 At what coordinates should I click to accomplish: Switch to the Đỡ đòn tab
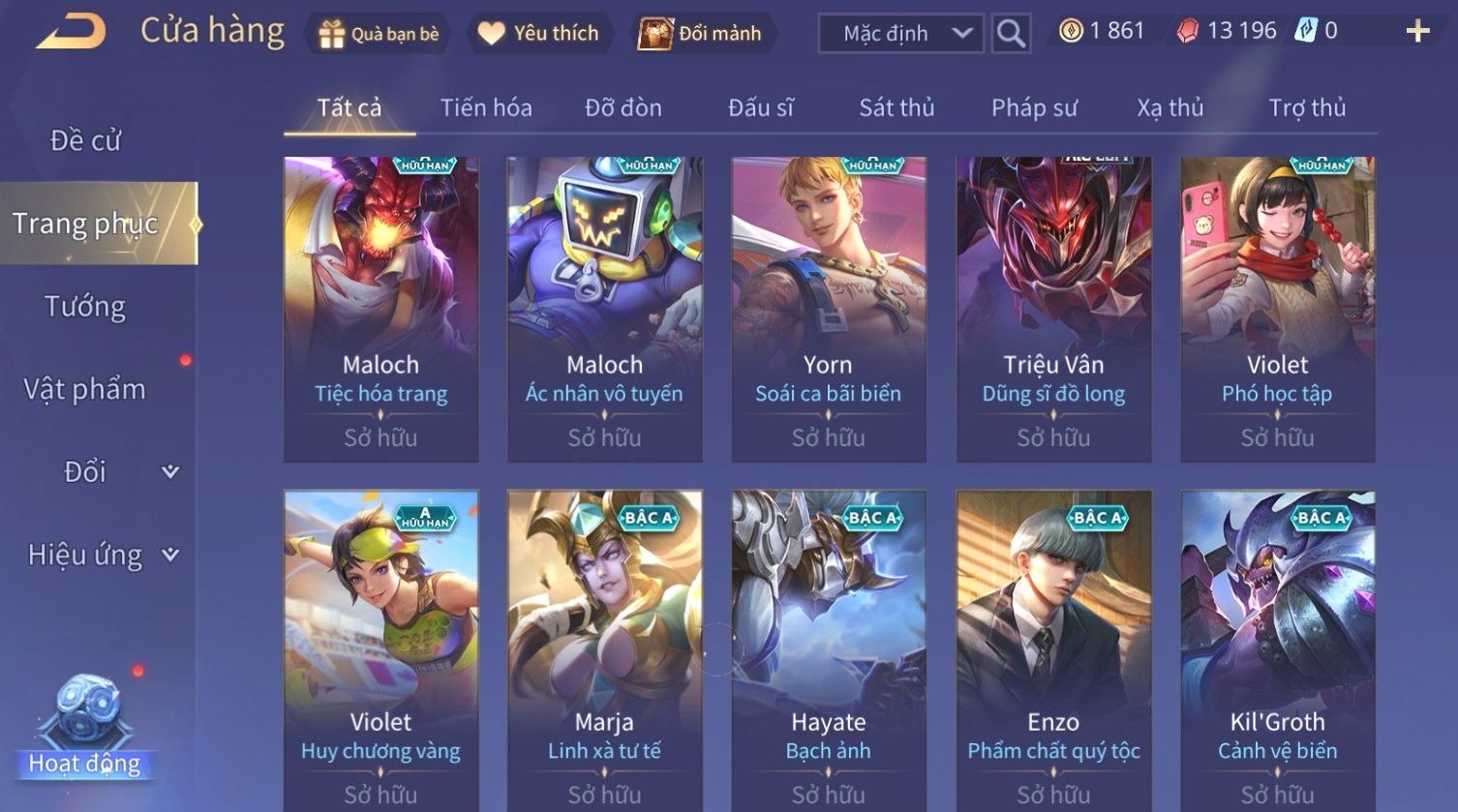pos(623,108)
